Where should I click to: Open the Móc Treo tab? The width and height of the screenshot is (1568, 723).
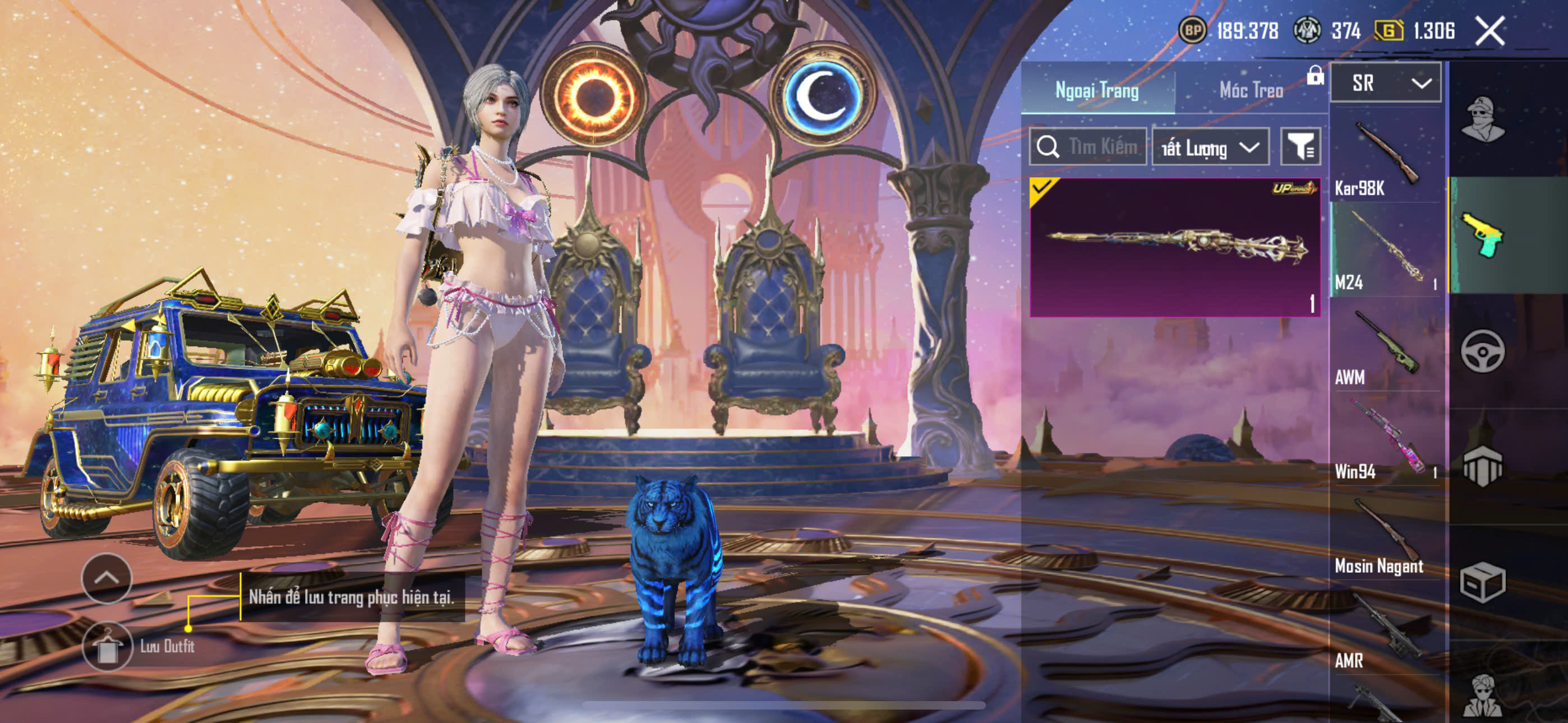pyautogui.click(x=1251, y=90)
